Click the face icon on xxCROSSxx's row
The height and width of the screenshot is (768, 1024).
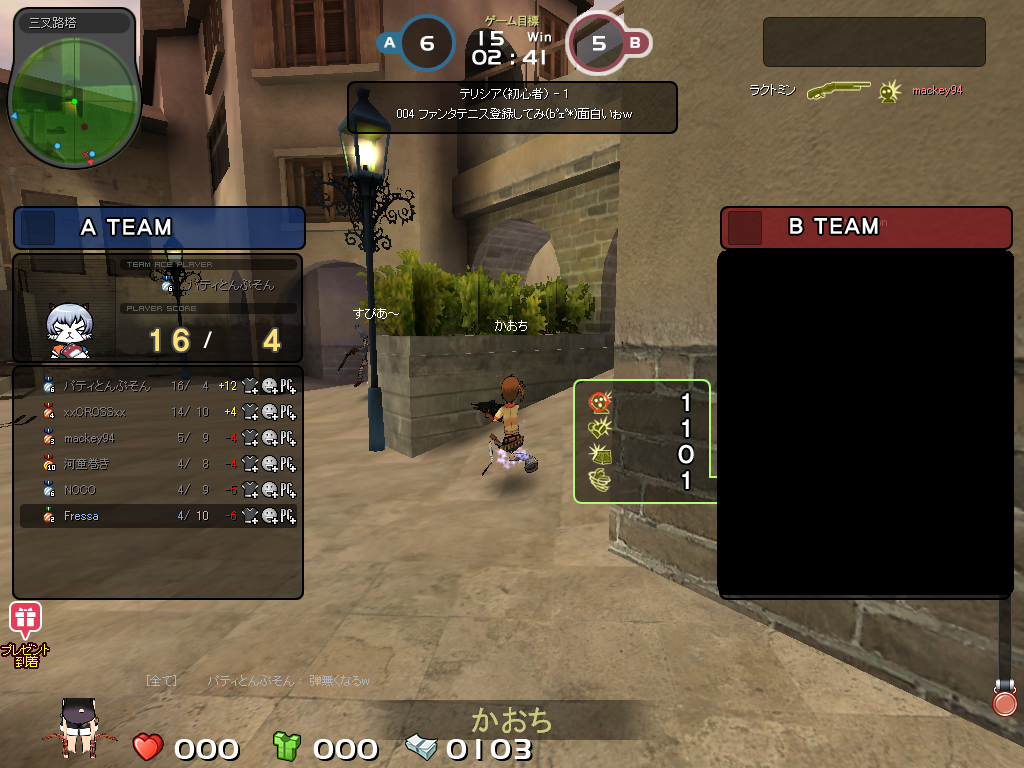point(269,411)
